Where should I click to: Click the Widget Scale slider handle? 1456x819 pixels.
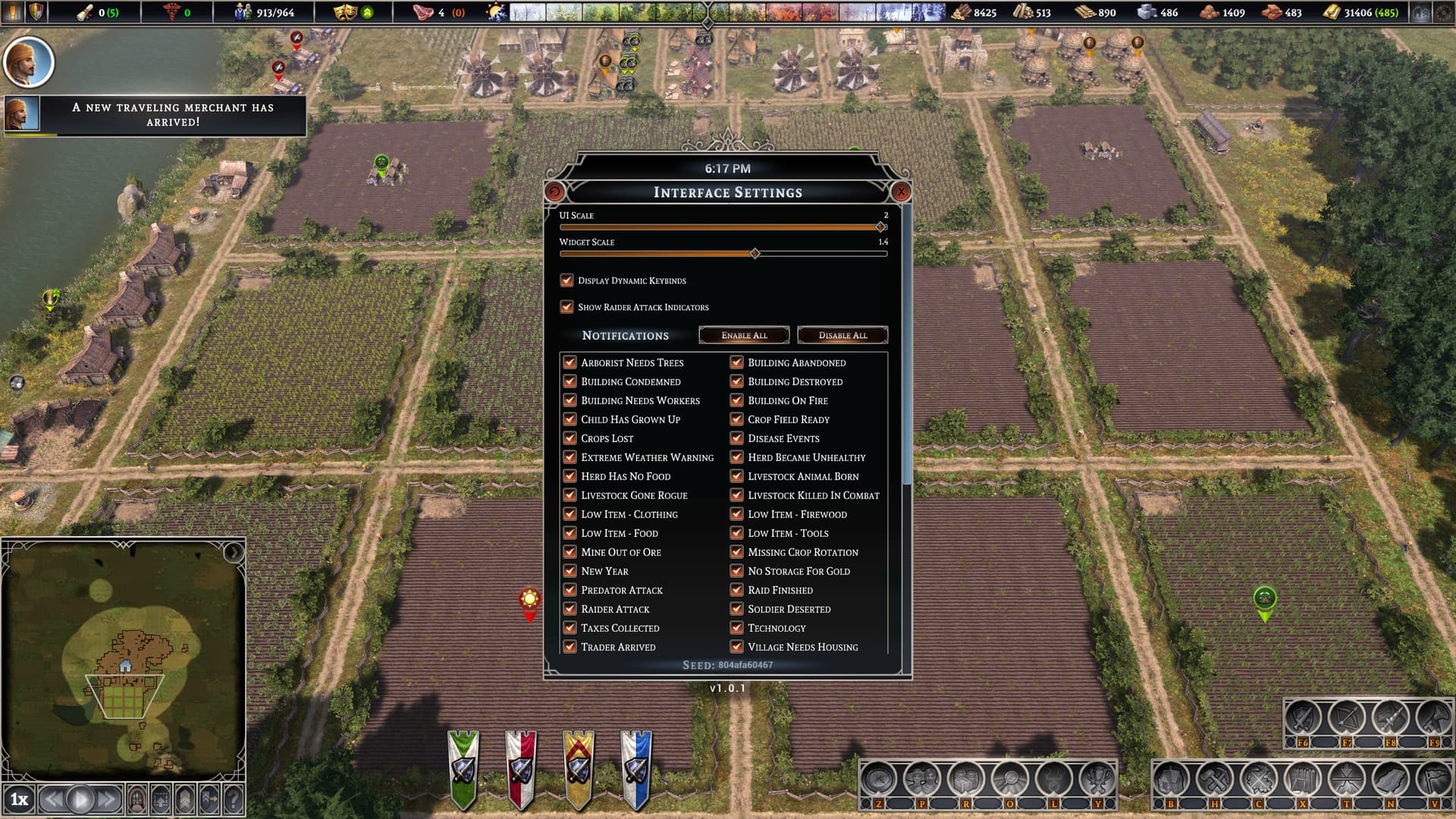pos(755,253)
